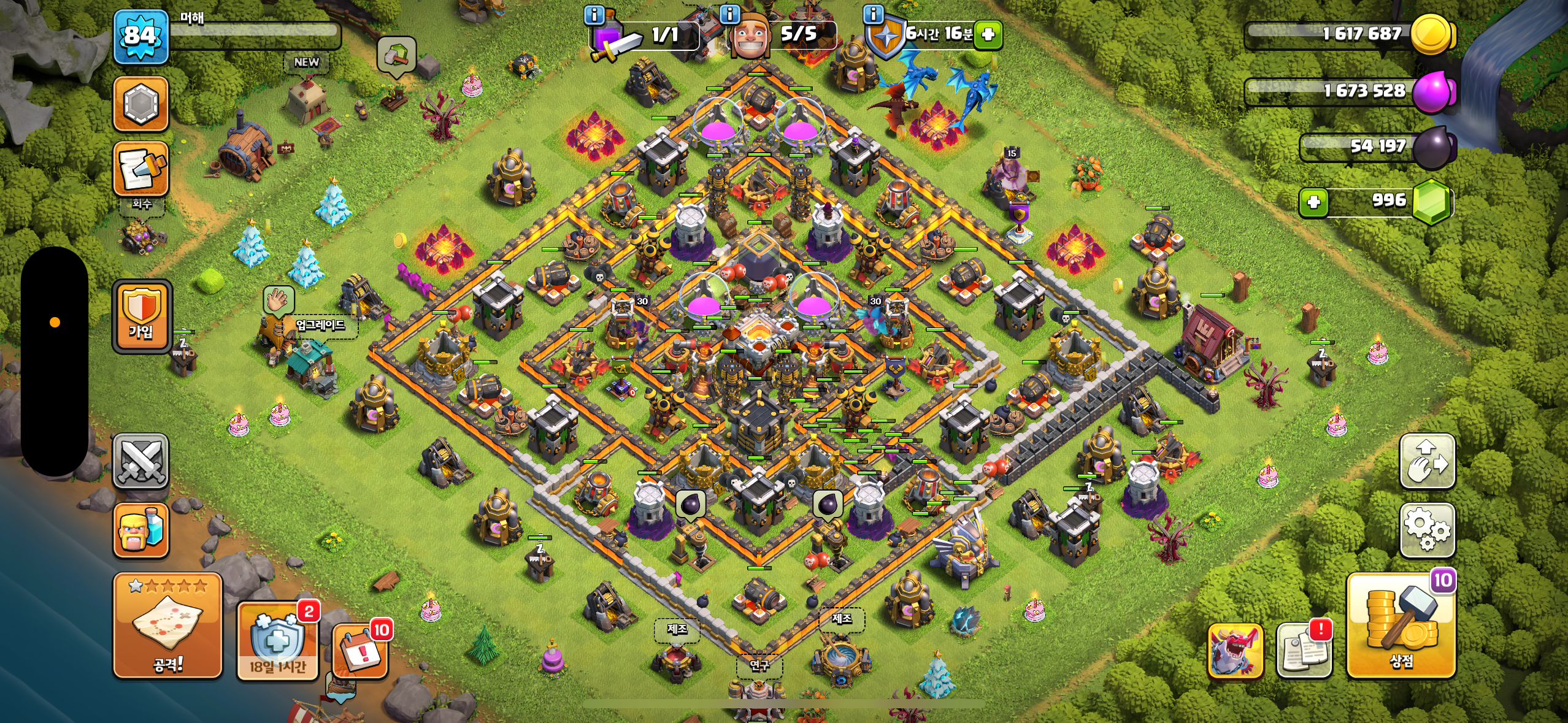Image resolution: width=1568 pixels, height=723 pixels.
Task: Tap the 연구 research label bubble
Action: click(759, 665)
